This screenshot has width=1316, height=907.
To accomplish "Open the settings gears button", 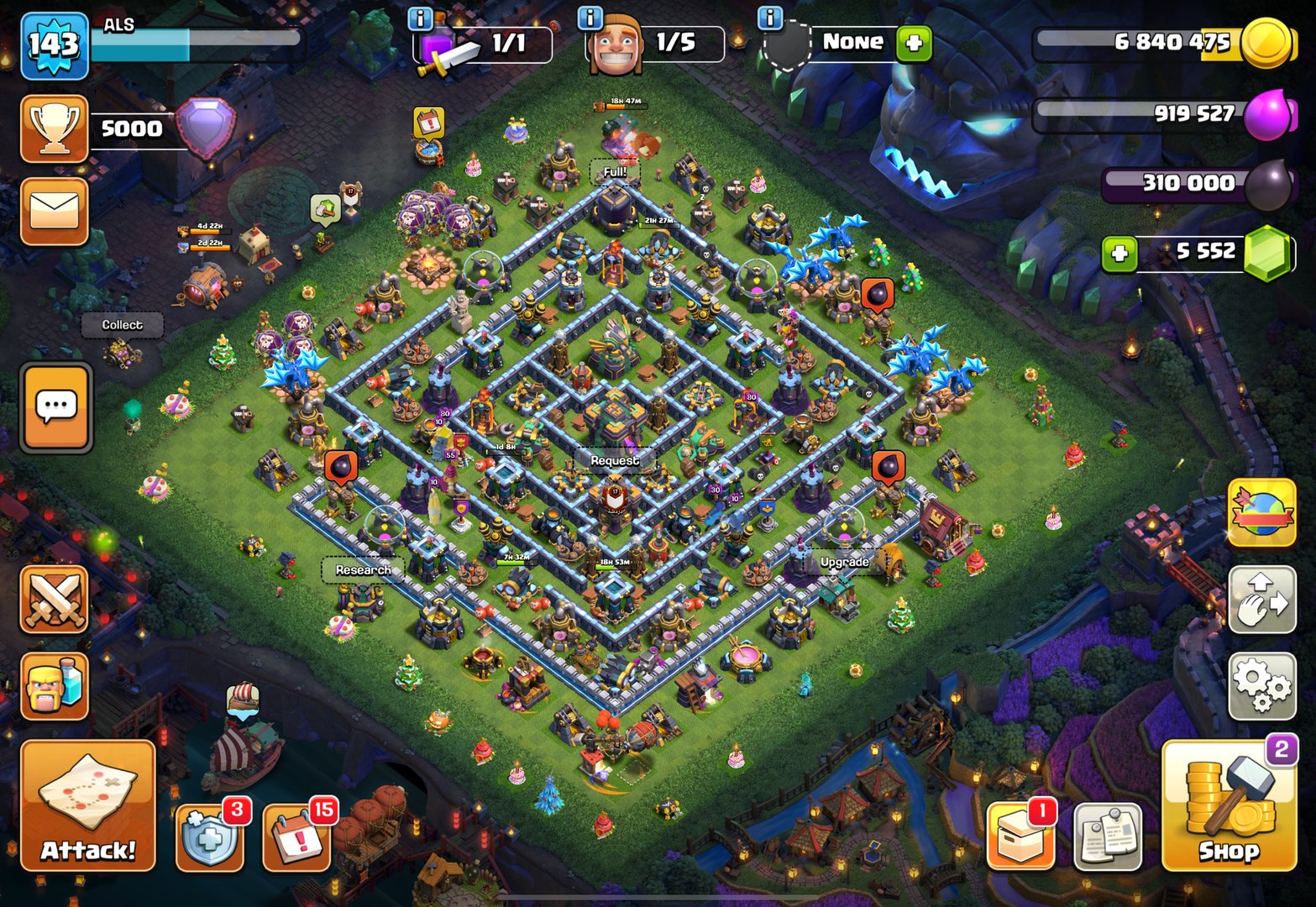I will [1262, 684].
